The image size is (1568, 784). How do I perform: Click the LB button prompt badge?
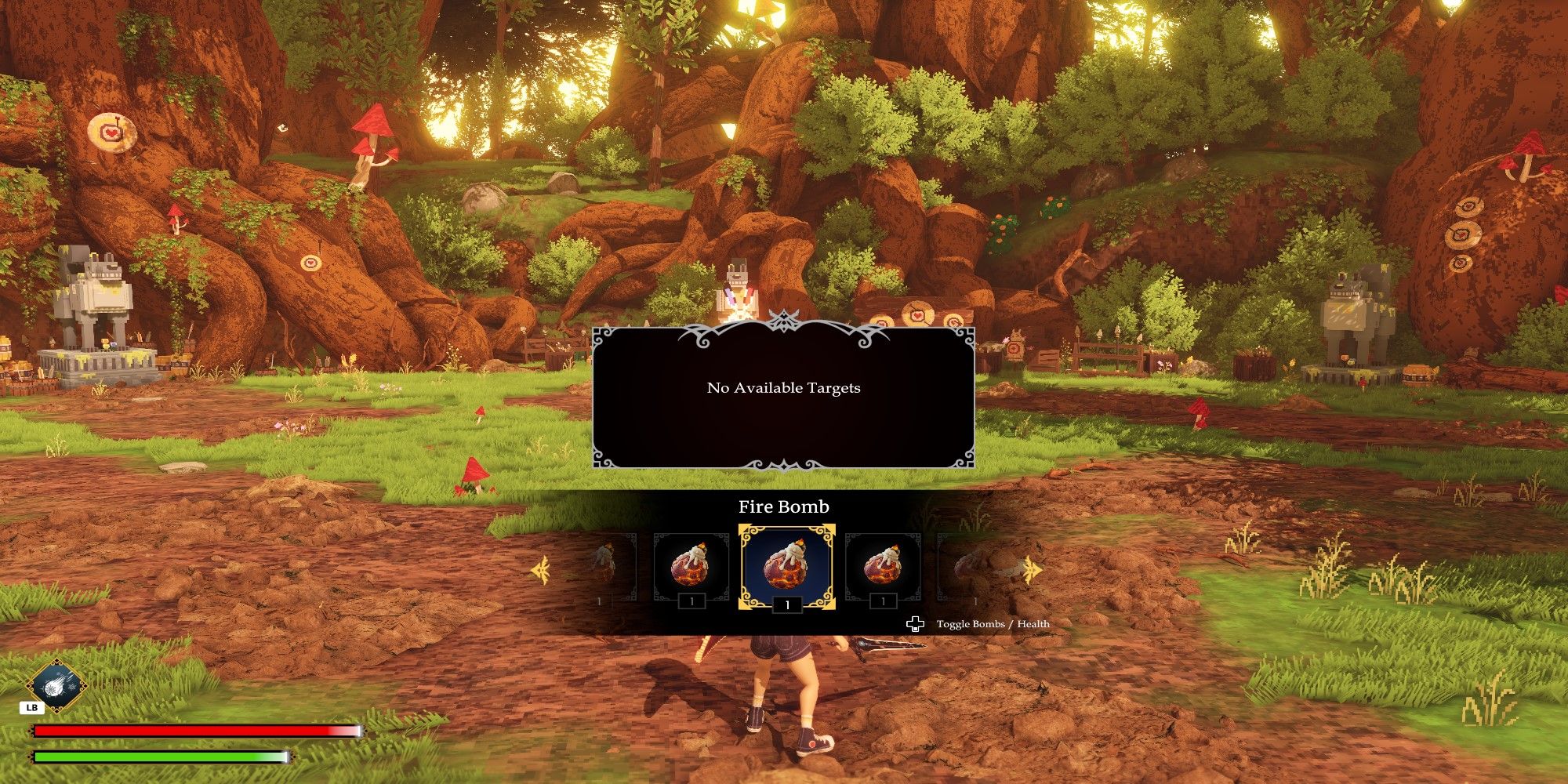click(x=31, y=706)
